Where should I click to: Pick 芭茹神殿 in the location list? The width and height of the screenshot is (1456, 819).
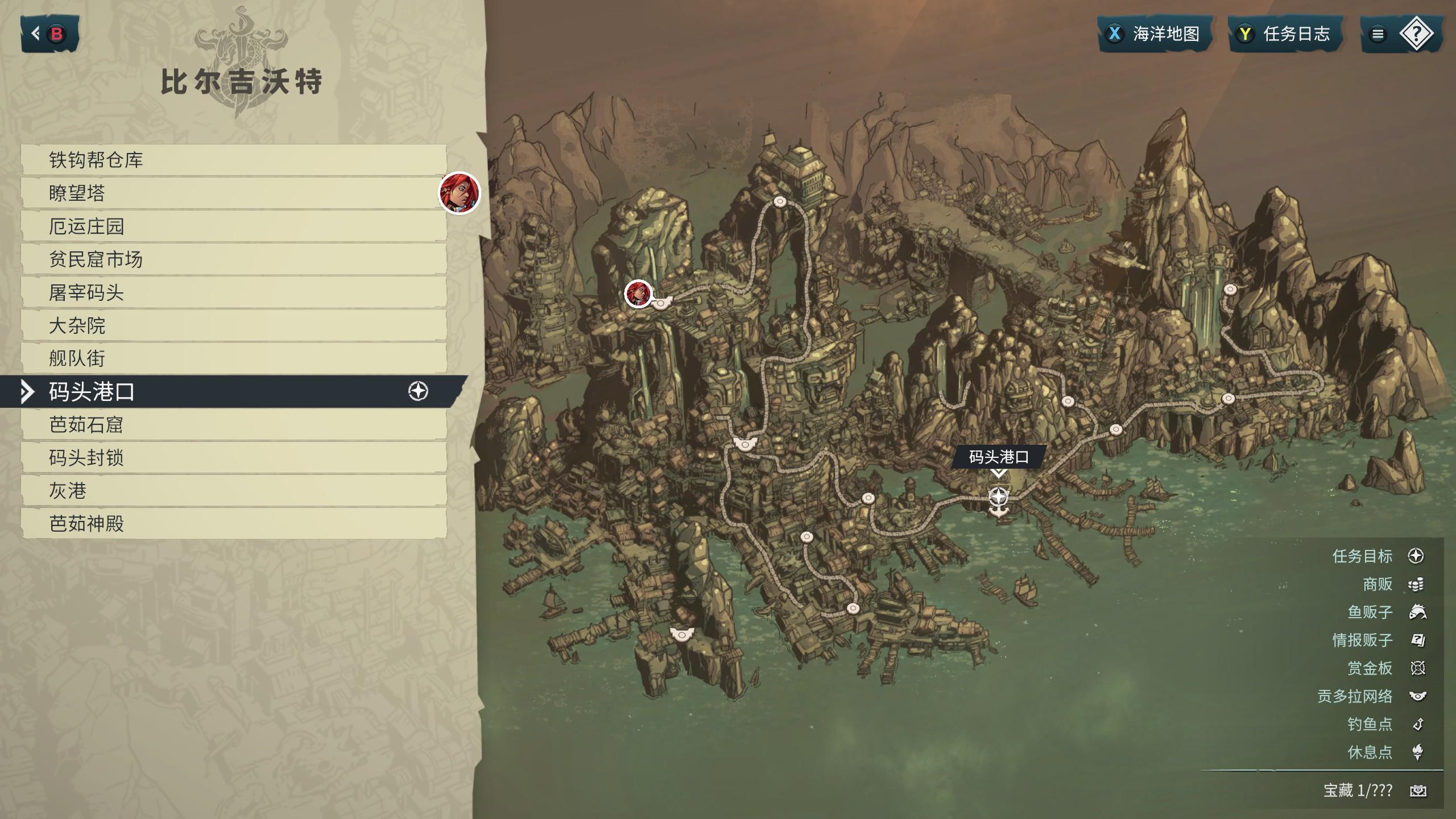pos(233,523)
